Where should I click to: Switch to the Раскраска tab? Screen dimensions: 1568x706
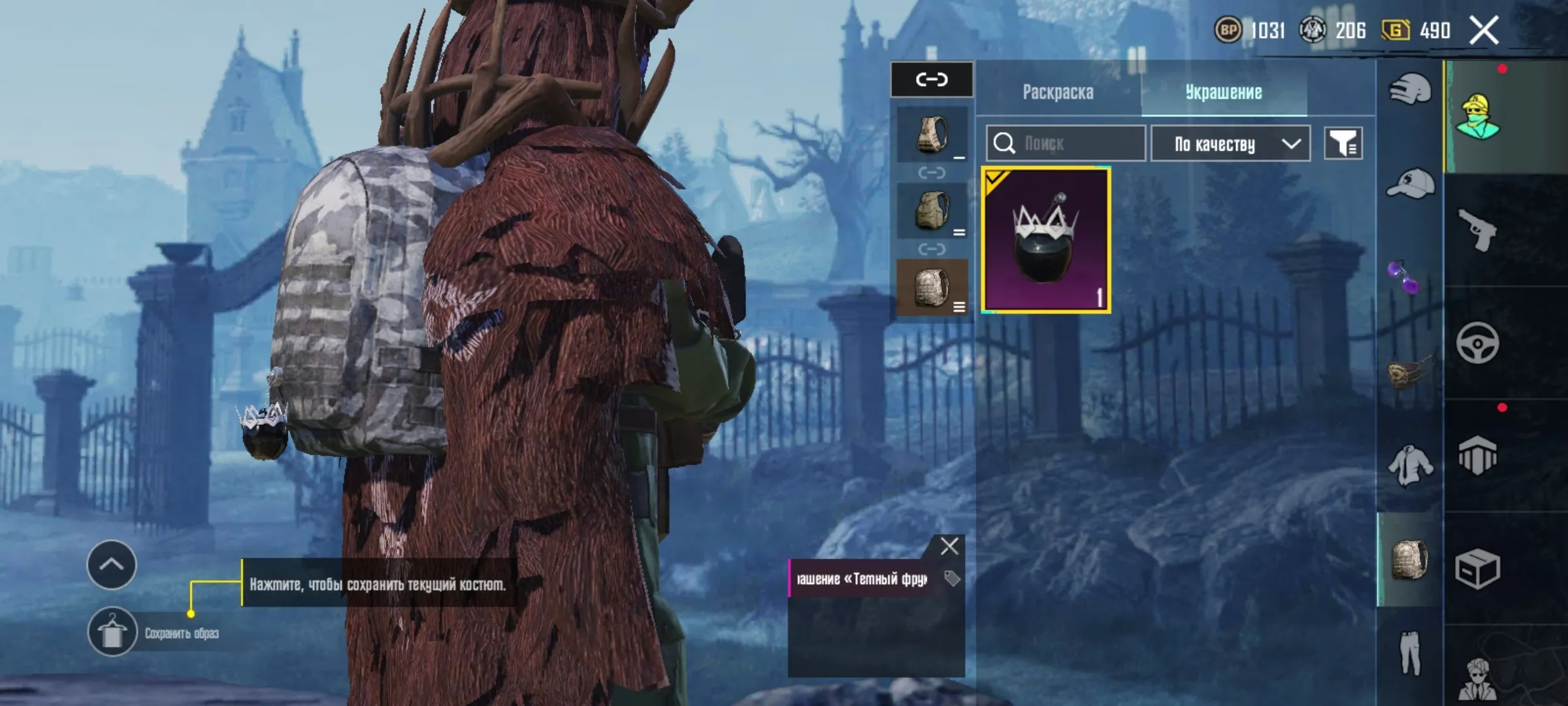[x=1058, y=92]
